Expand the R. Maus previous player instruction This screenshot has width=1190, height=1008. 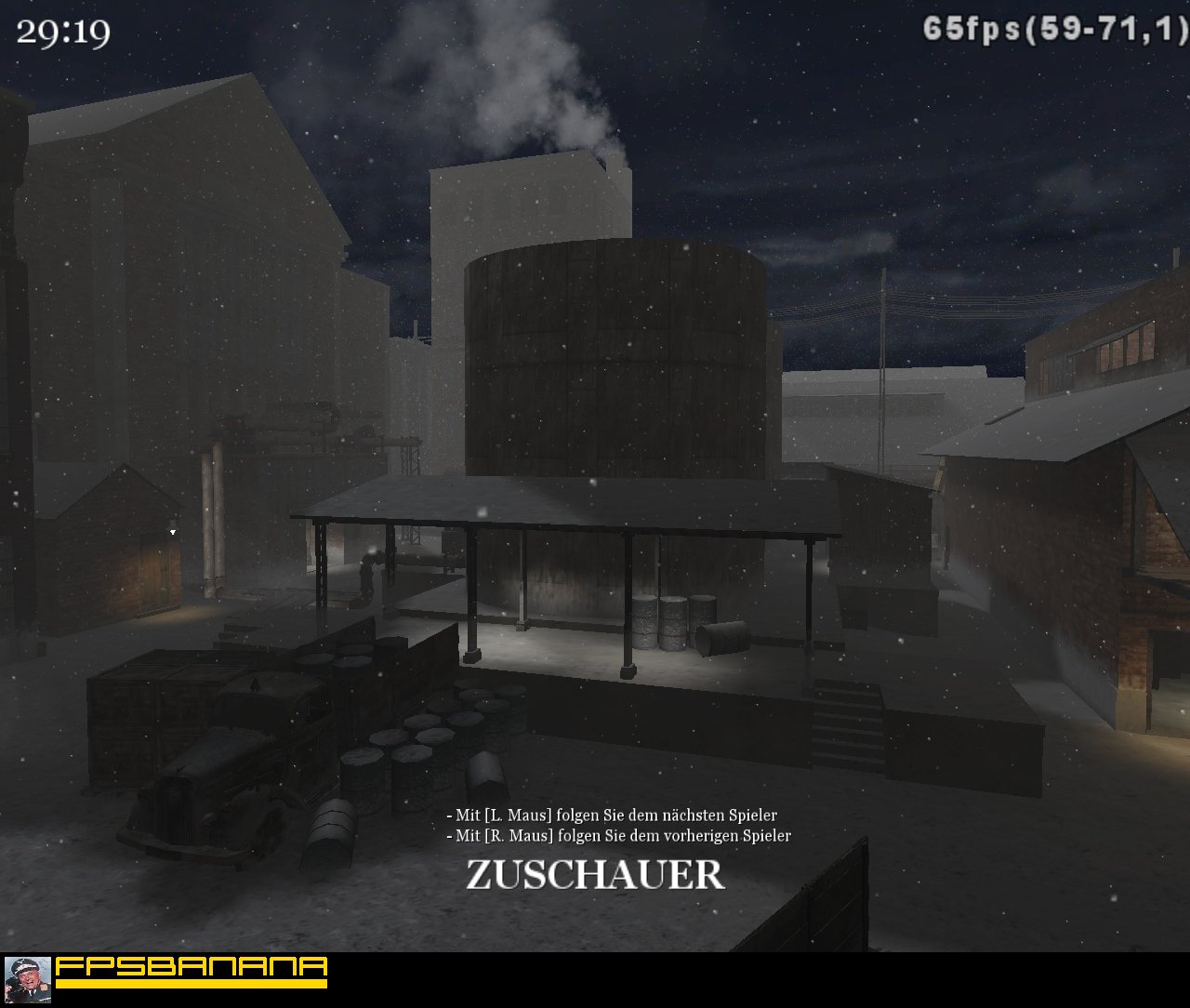point(618,836)
